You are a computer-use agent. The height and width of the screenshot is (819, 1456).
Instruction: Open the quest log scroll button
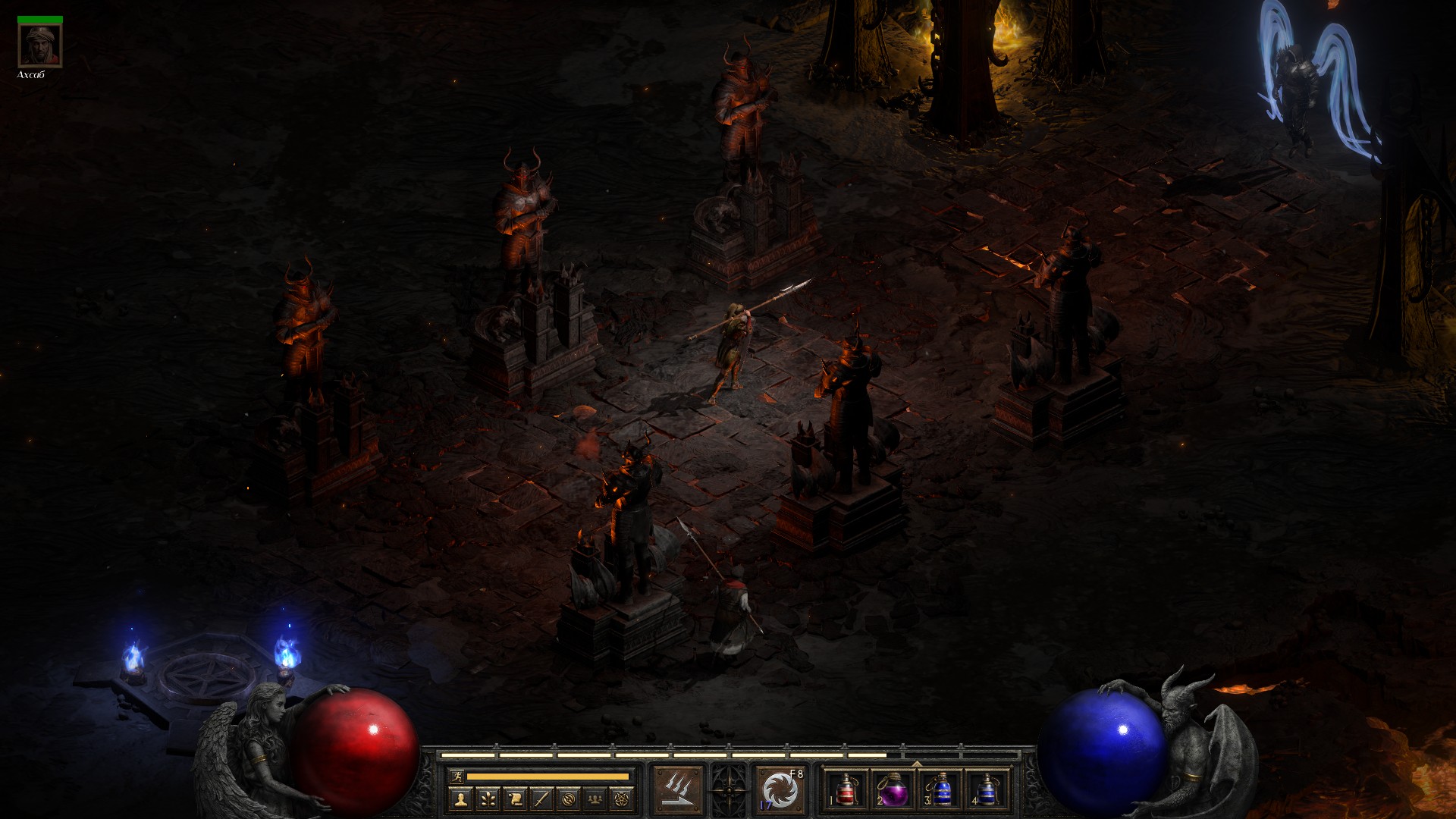point(515,799)
